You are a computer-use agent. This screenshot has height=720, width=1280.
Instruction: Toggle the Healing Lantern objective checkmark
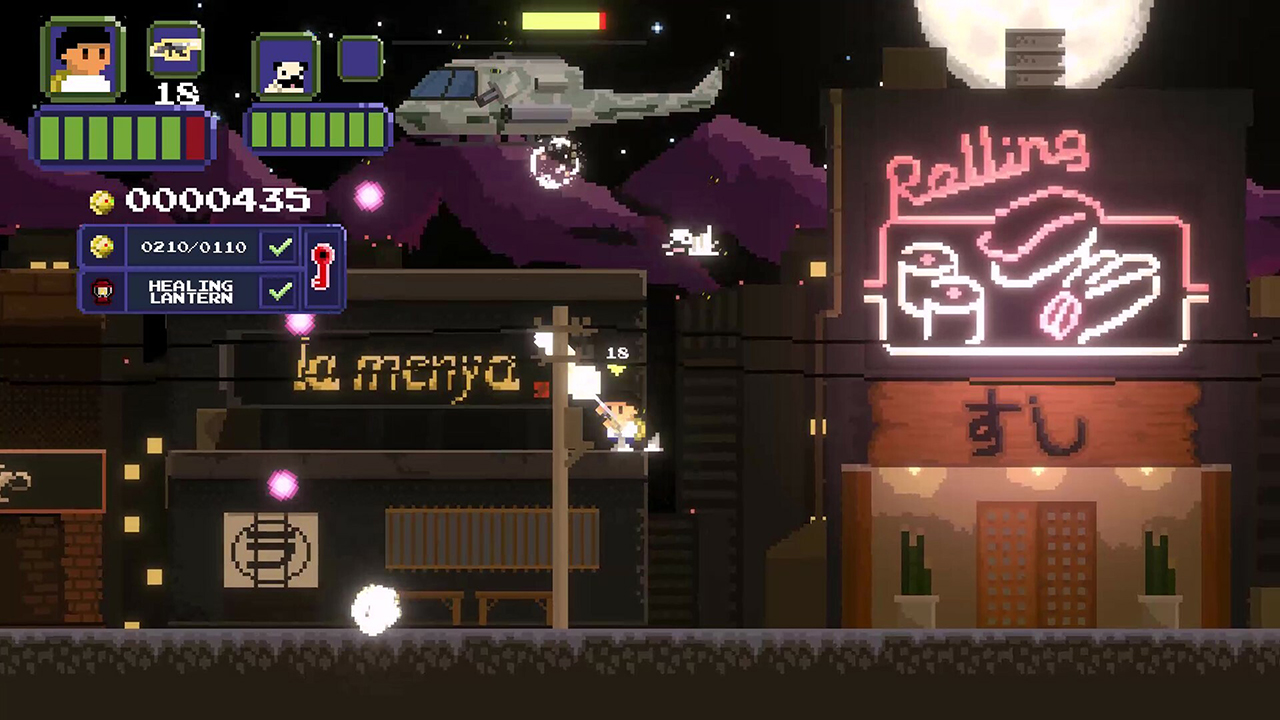(279, 290)
